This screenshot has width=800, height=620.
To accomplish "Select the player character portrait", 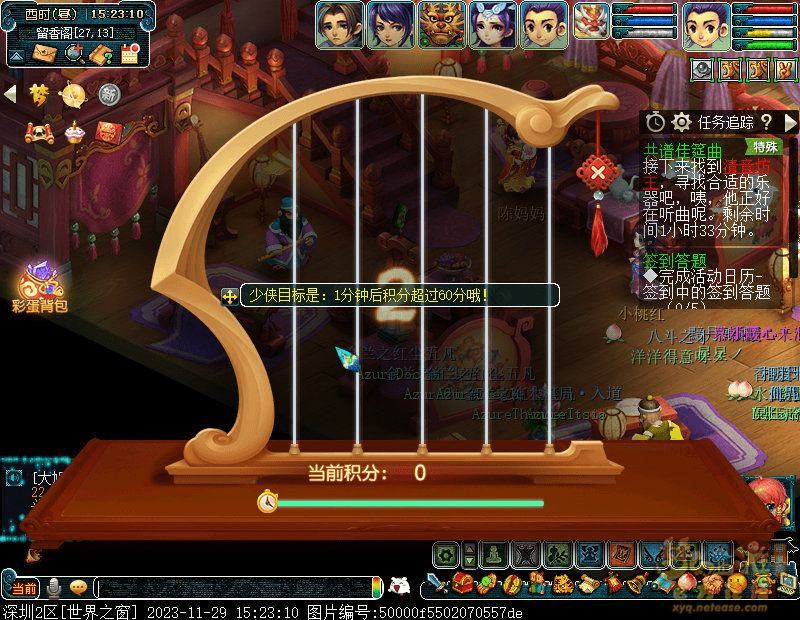I will point(706,25).
